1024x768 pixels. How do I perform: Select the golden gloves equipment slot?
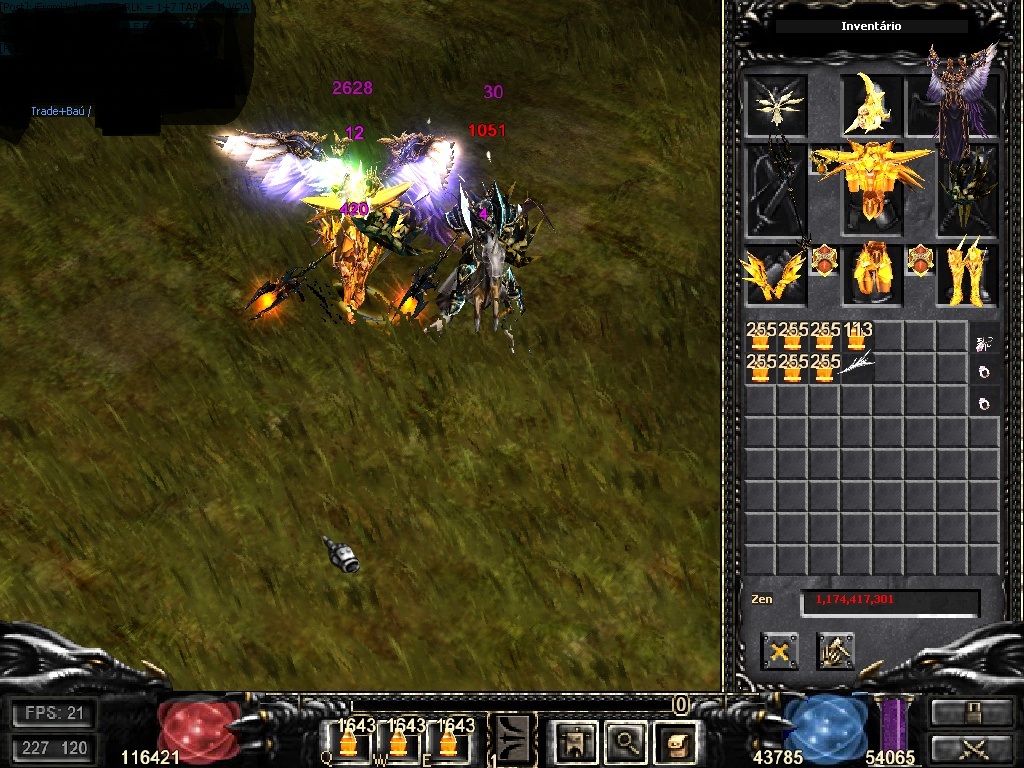[x=775, y=274]
